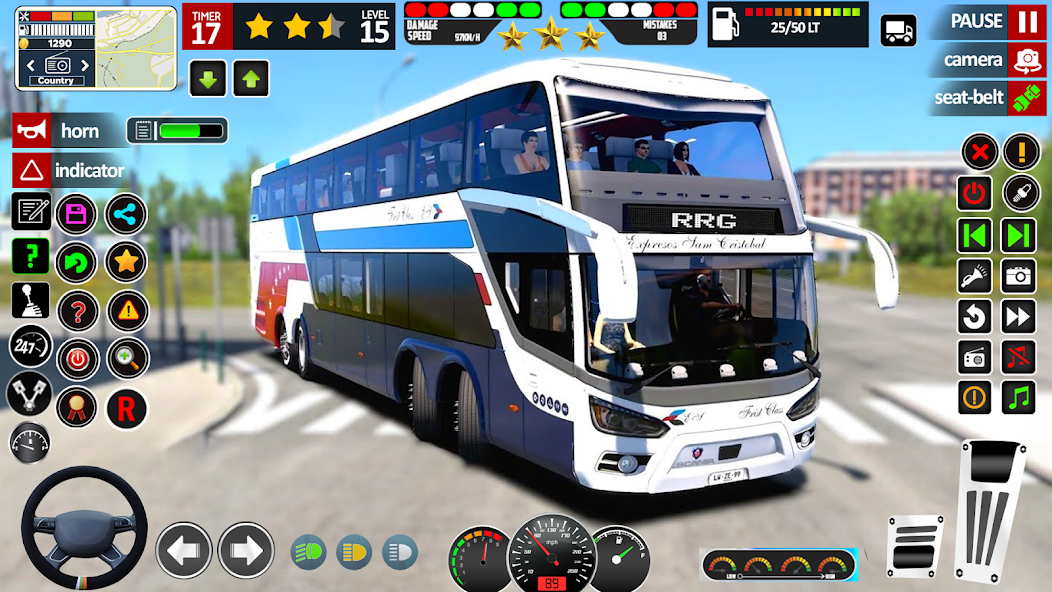Click the red power button on the right

(975, 193)
